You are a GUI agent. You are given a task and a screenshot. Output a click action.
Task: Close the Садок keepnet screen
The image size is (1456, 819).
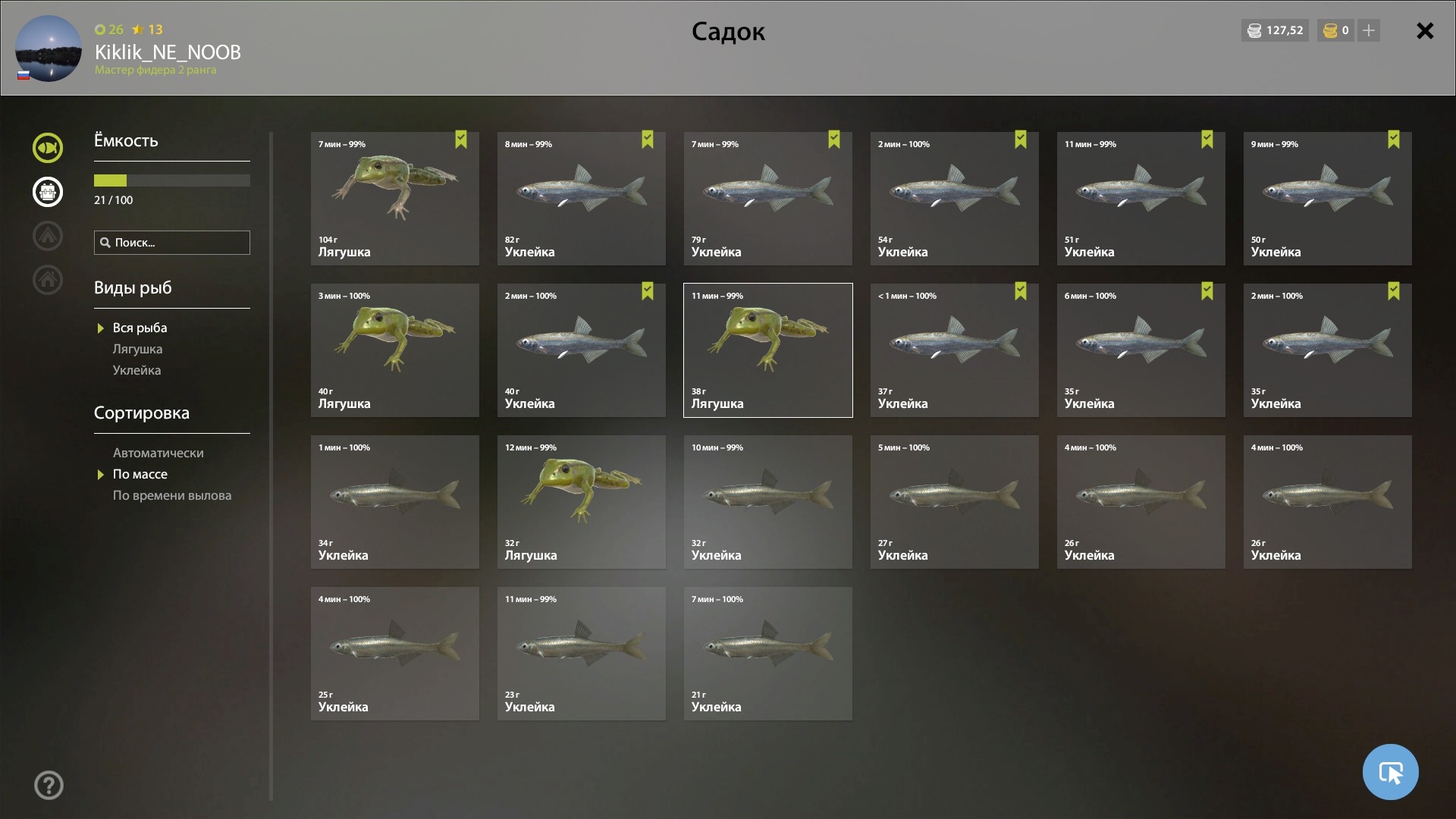click(x=1425, y=31)
